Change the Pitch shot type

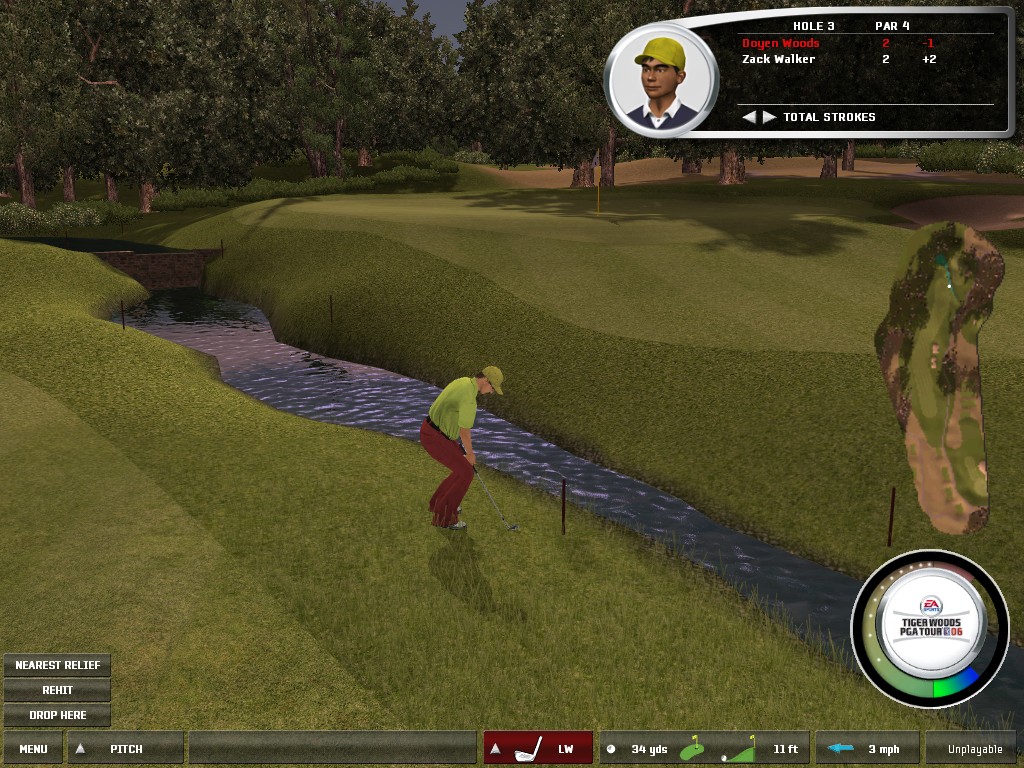[125, 748]
